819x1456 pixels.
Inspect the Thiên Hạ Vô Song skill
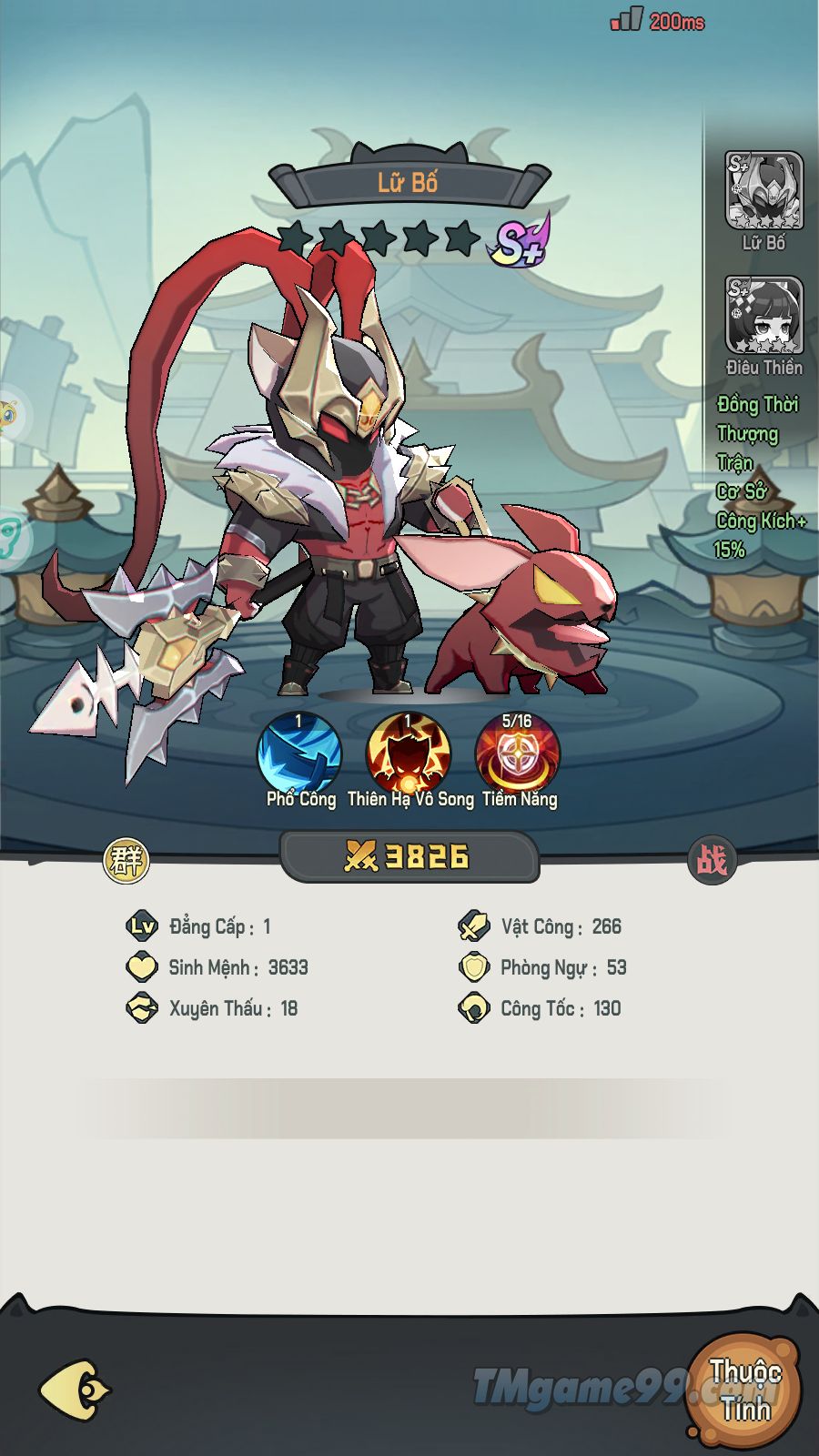tap(409, 753)
